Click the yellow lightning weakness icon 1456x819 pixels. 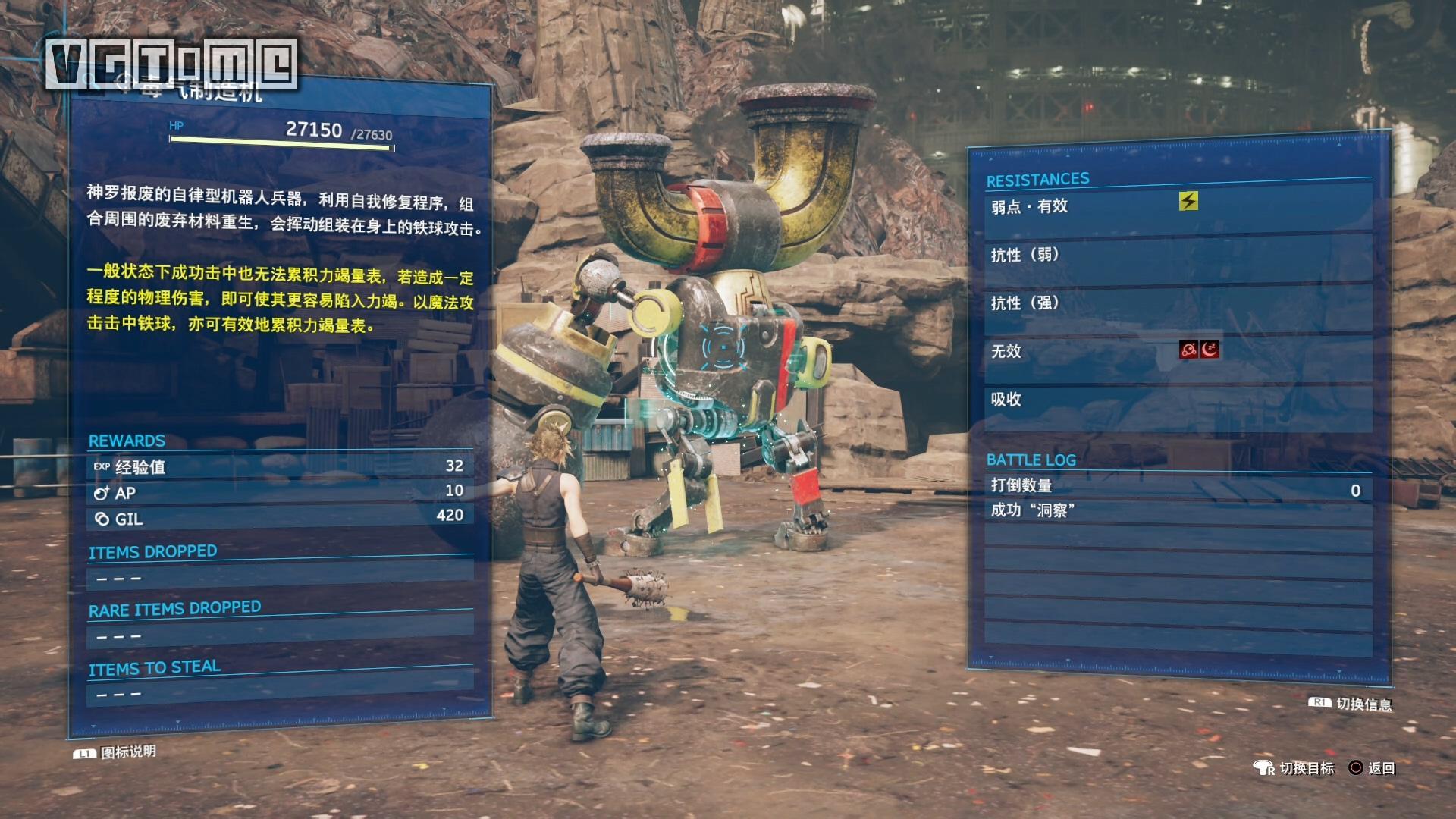click(x=1188, y=201)
